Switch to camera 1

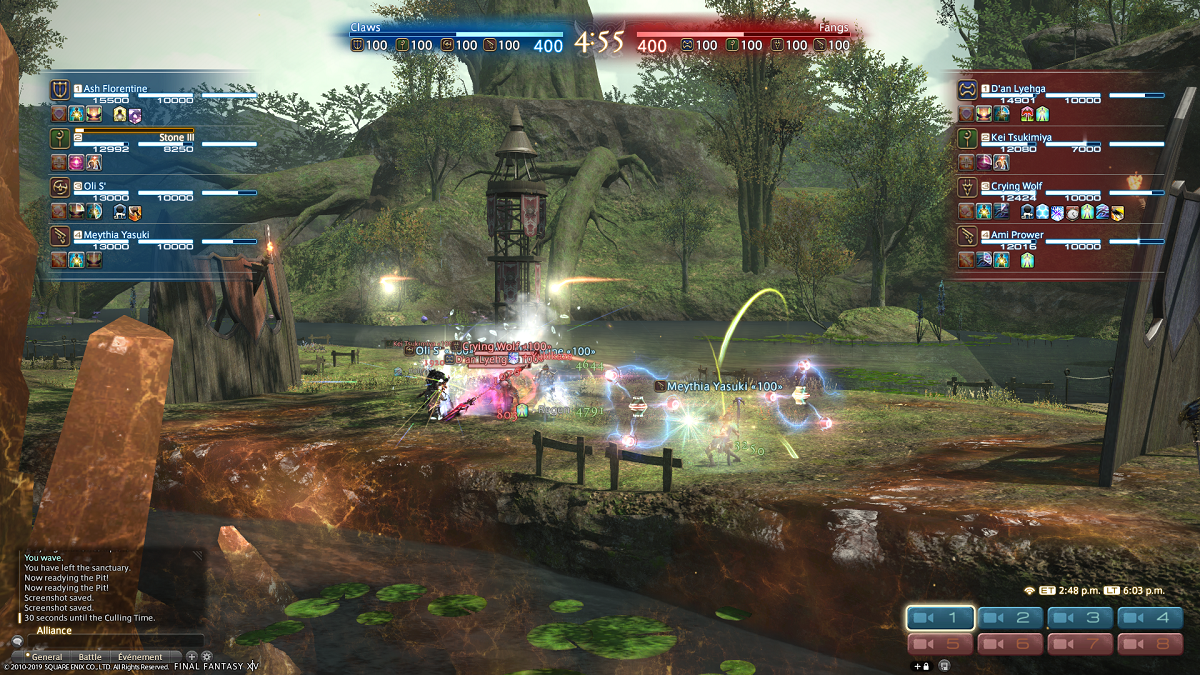click(x=940, y=619)
